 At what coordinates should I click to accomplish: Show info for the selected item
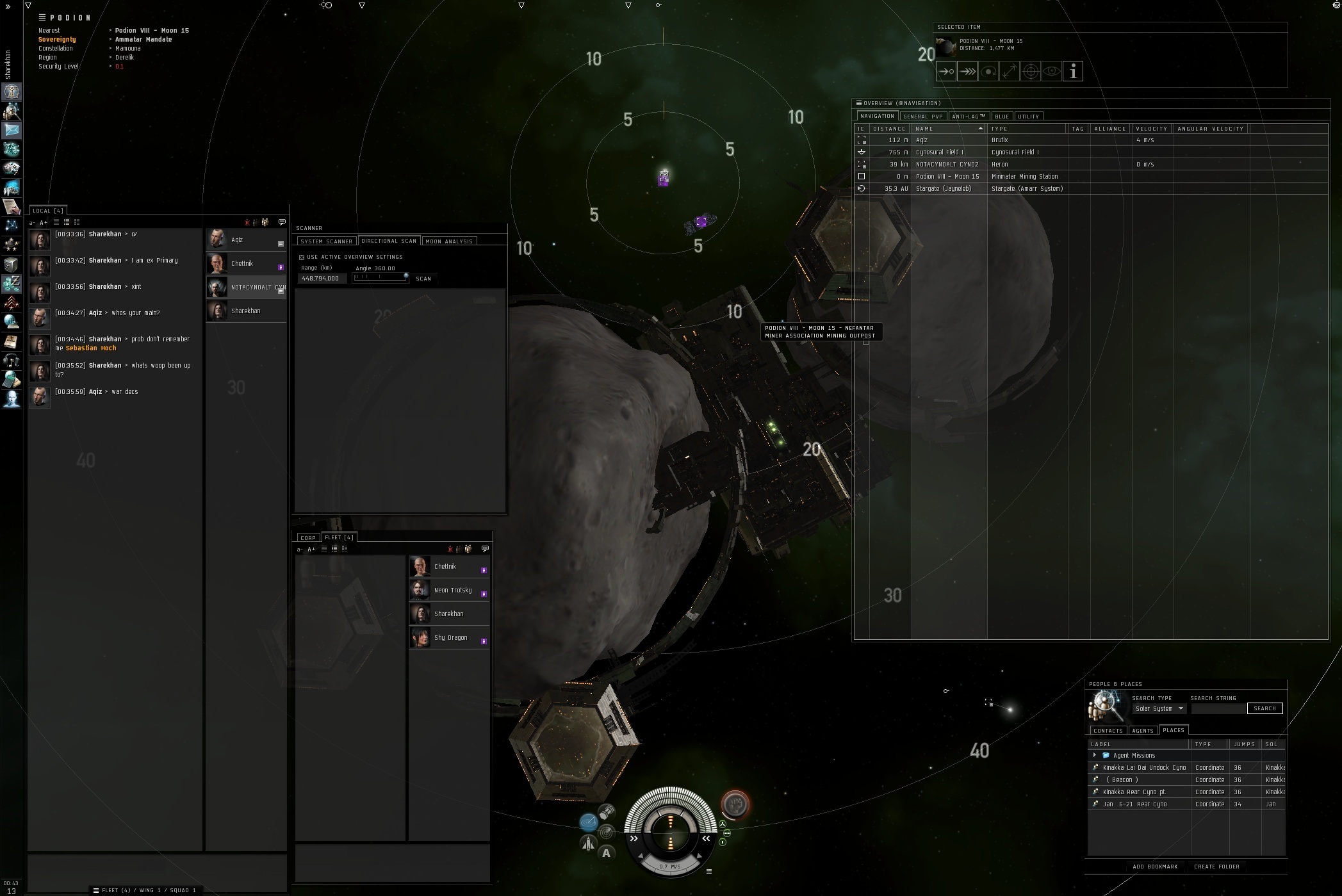1072,72
